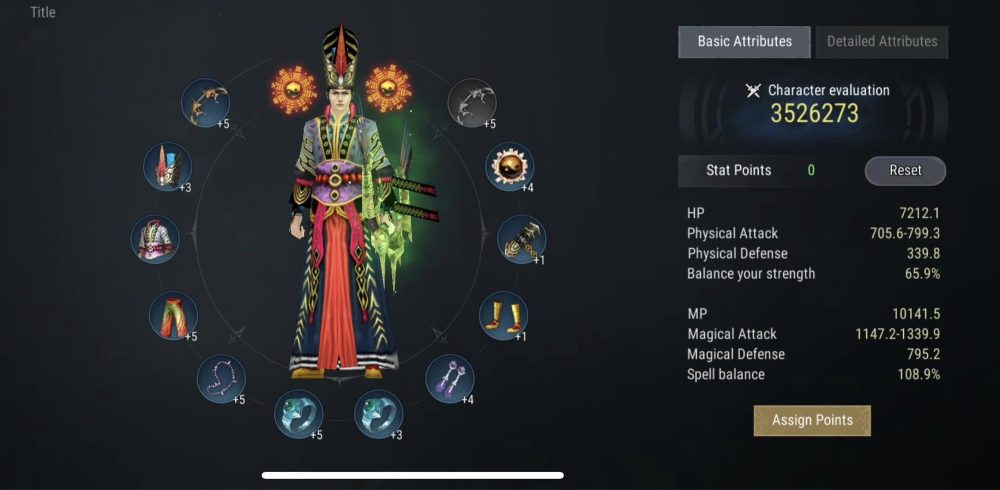Select the ring slot marked +5
This screenshot has height=490, width=1000.
pyautogui.click(x=299, y=414)
